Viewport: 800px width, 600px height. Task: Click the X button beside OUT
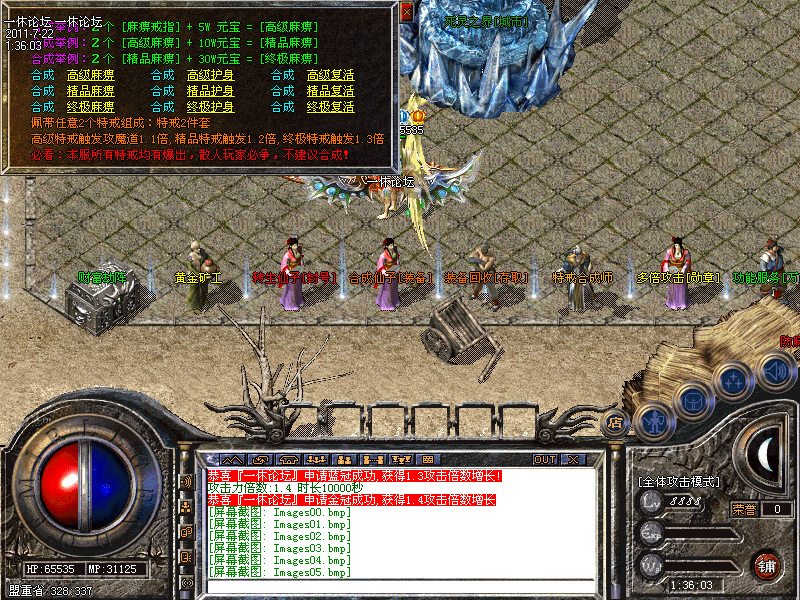573,459
